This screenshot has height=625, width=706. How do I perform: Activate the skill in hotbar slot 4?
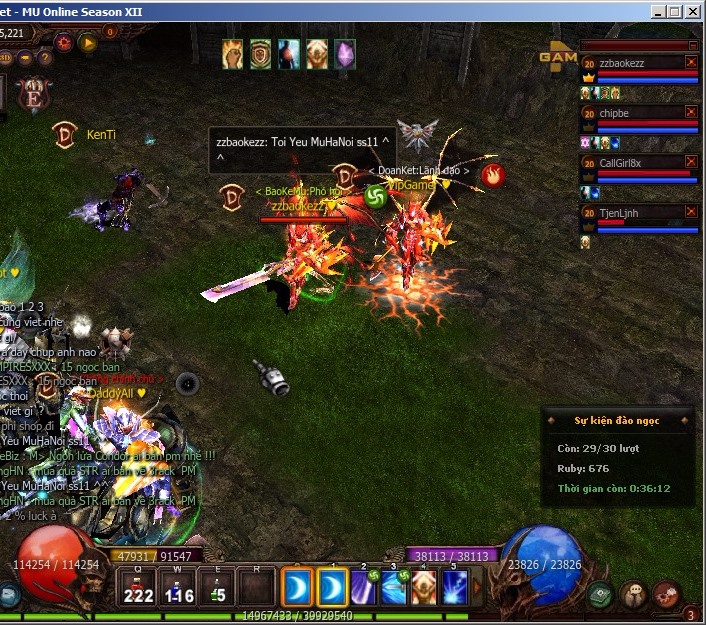coord(424,587)
